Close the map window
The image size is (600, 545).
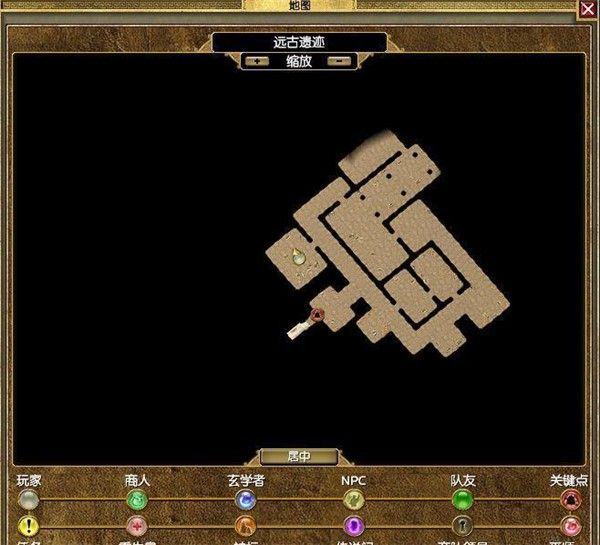pos(588,9)
